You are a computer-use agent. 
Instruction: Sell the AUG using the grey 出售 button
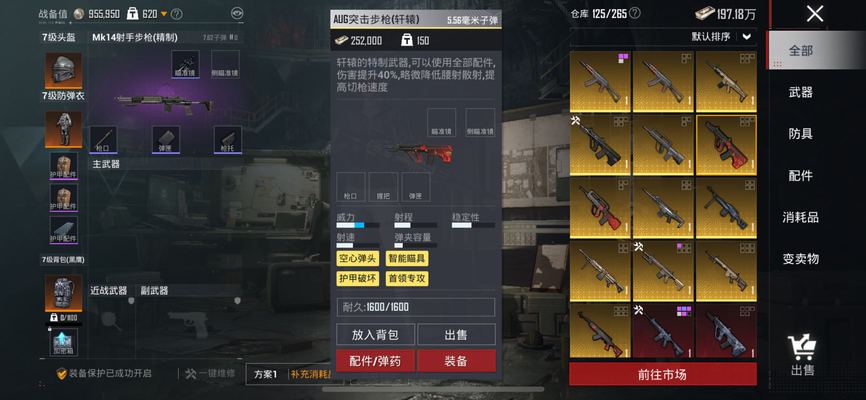point(455,335)
